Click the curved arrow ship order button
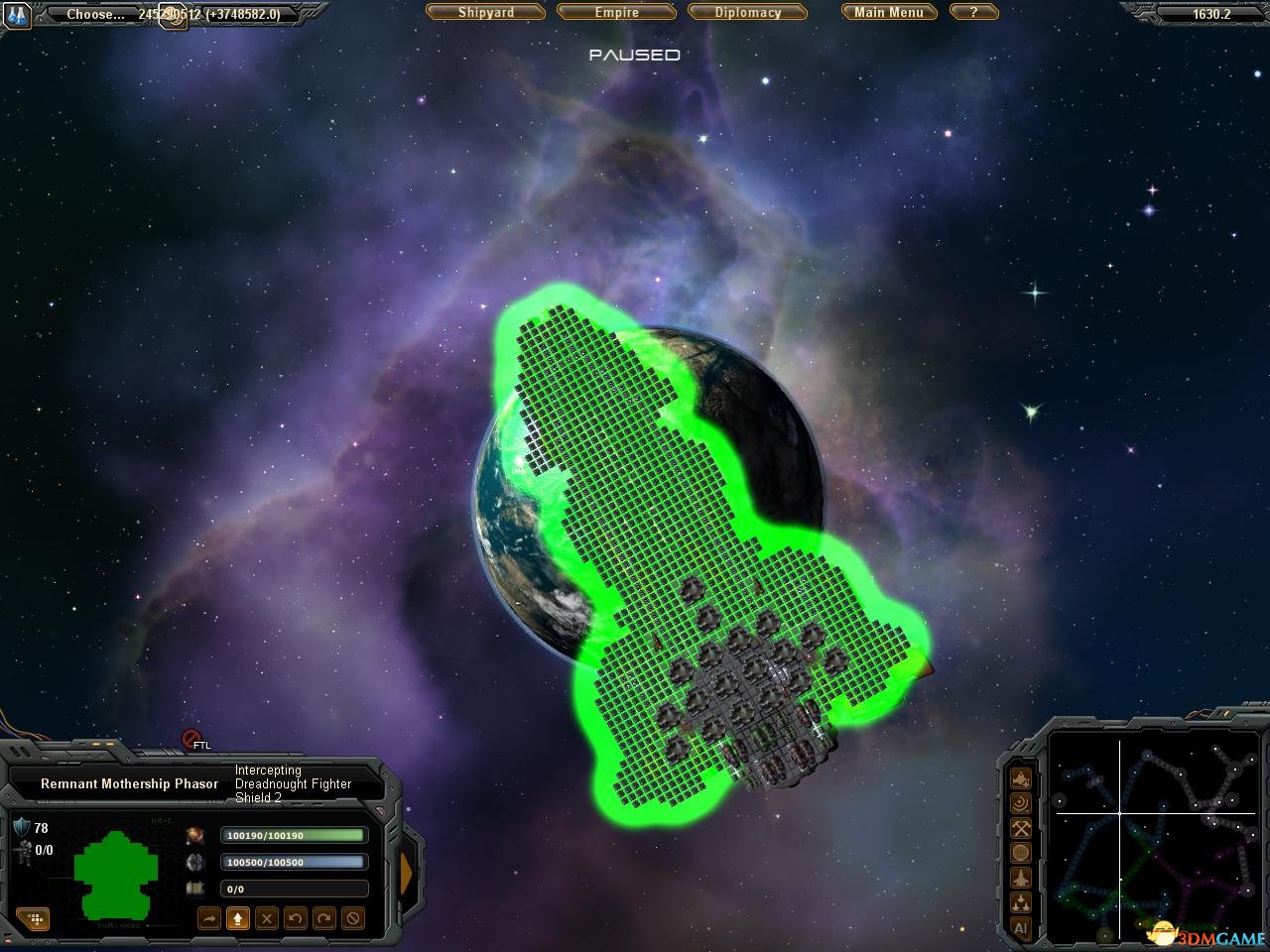Screen dimensions: 1270x952 209,919
